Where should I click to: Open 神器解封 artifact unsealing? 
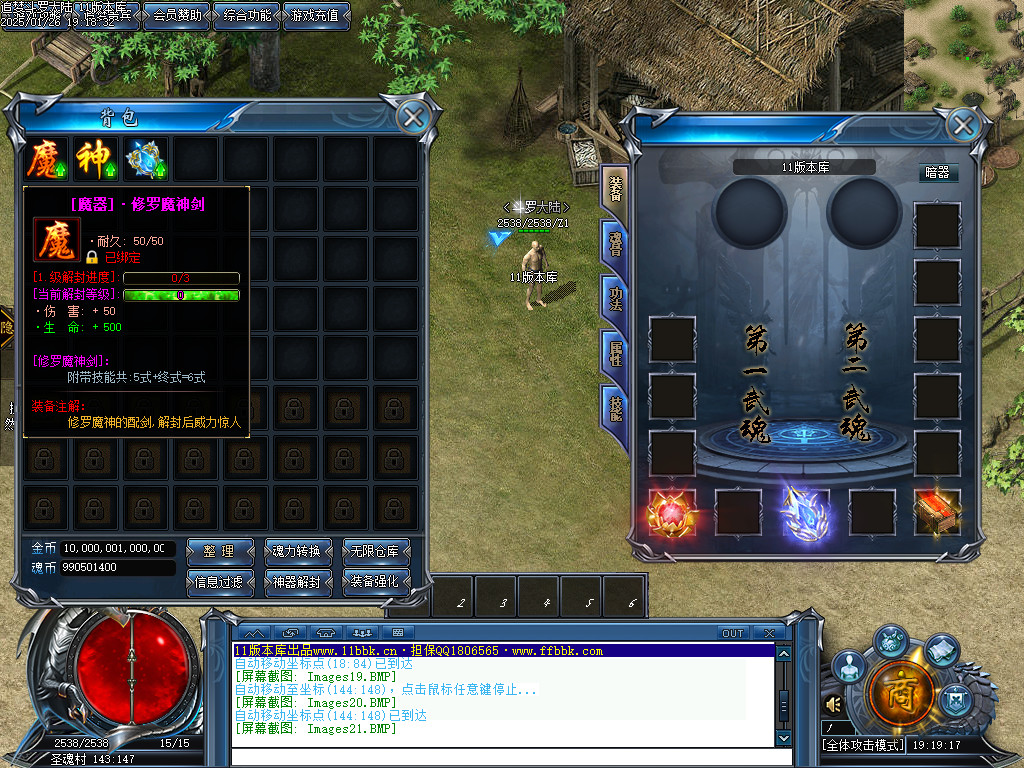(x=297, y=581)
